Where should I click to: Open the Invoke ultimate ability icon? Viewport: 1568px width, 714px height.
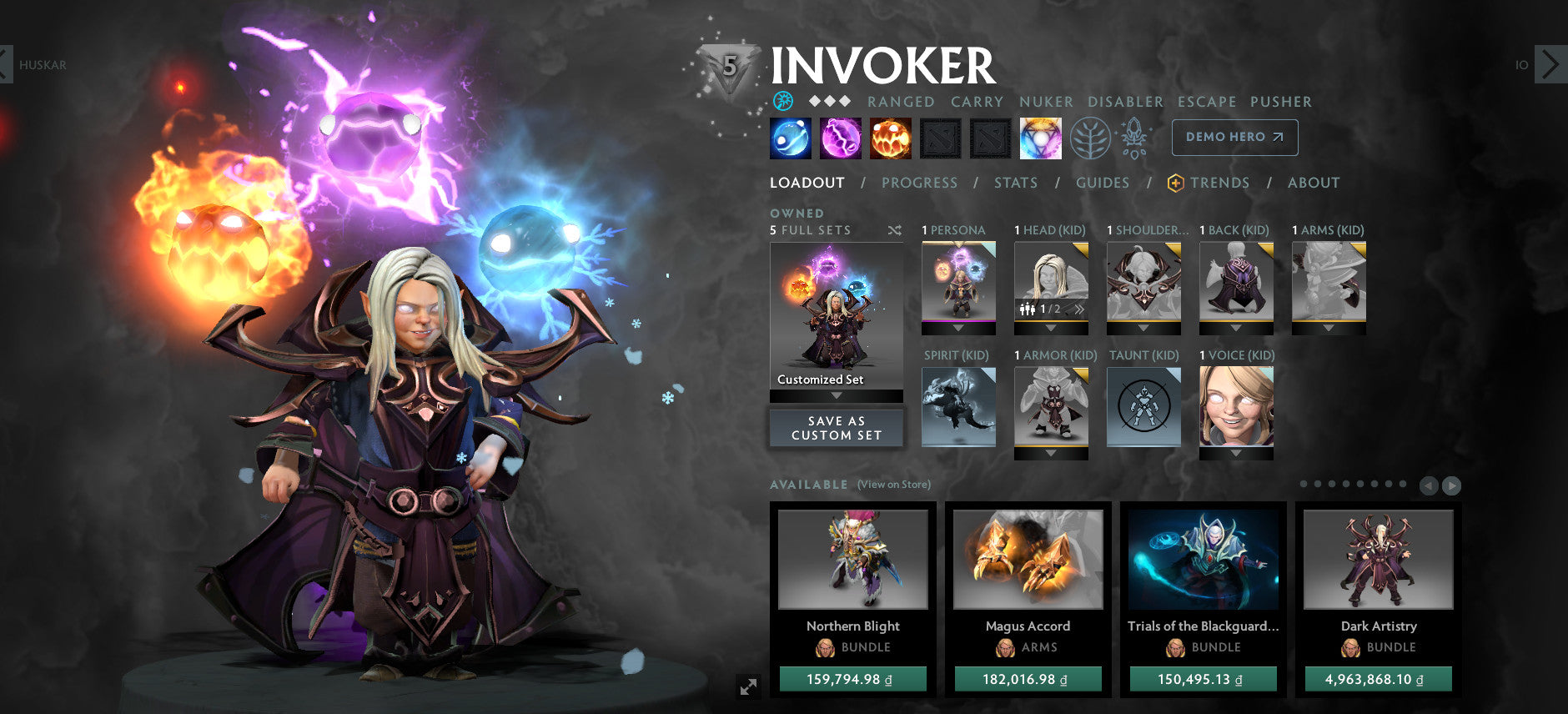click(1040, 138)
